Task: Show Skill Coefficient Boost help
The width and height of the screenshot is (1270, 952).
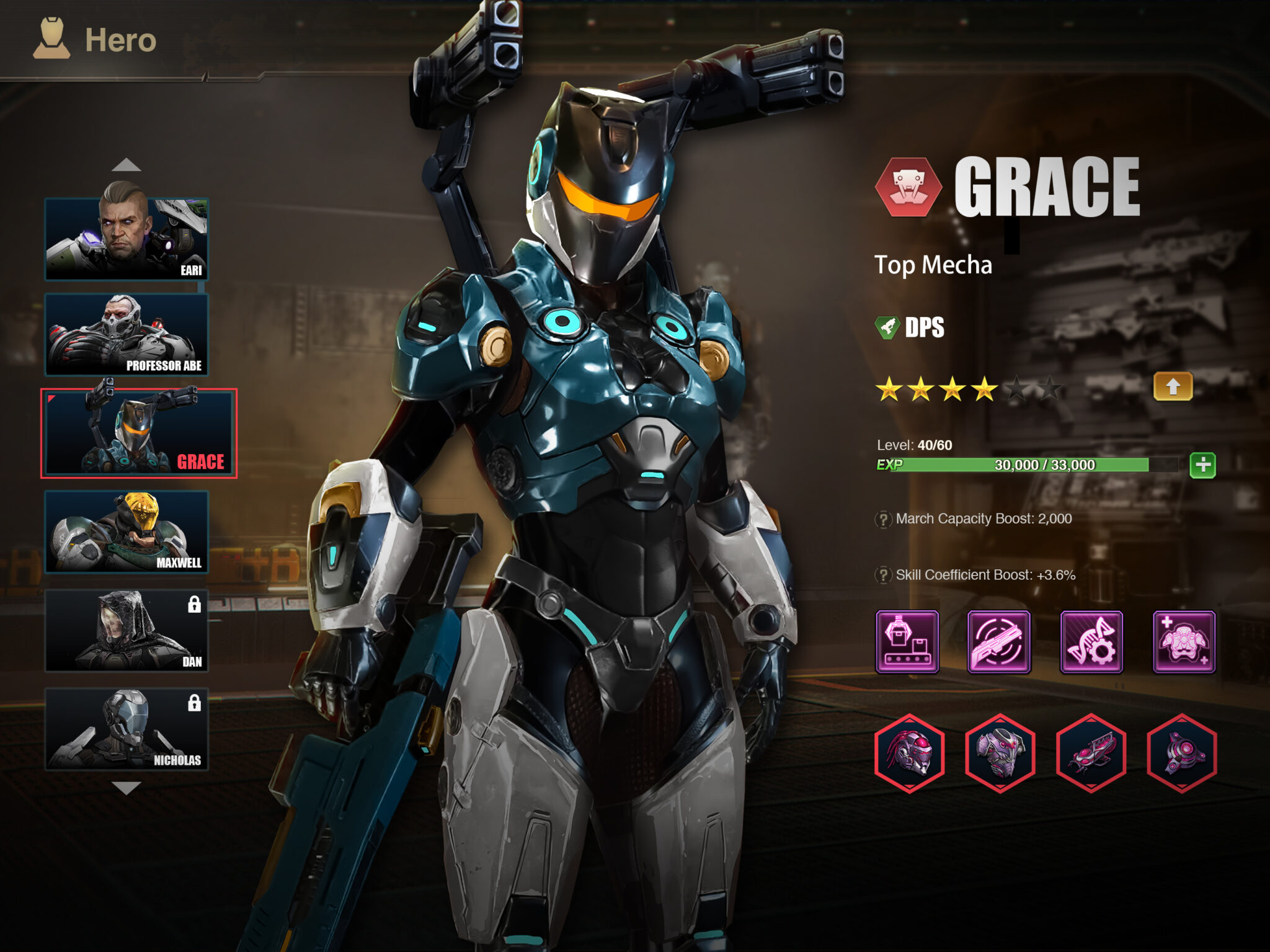Action: pos(883,576)
